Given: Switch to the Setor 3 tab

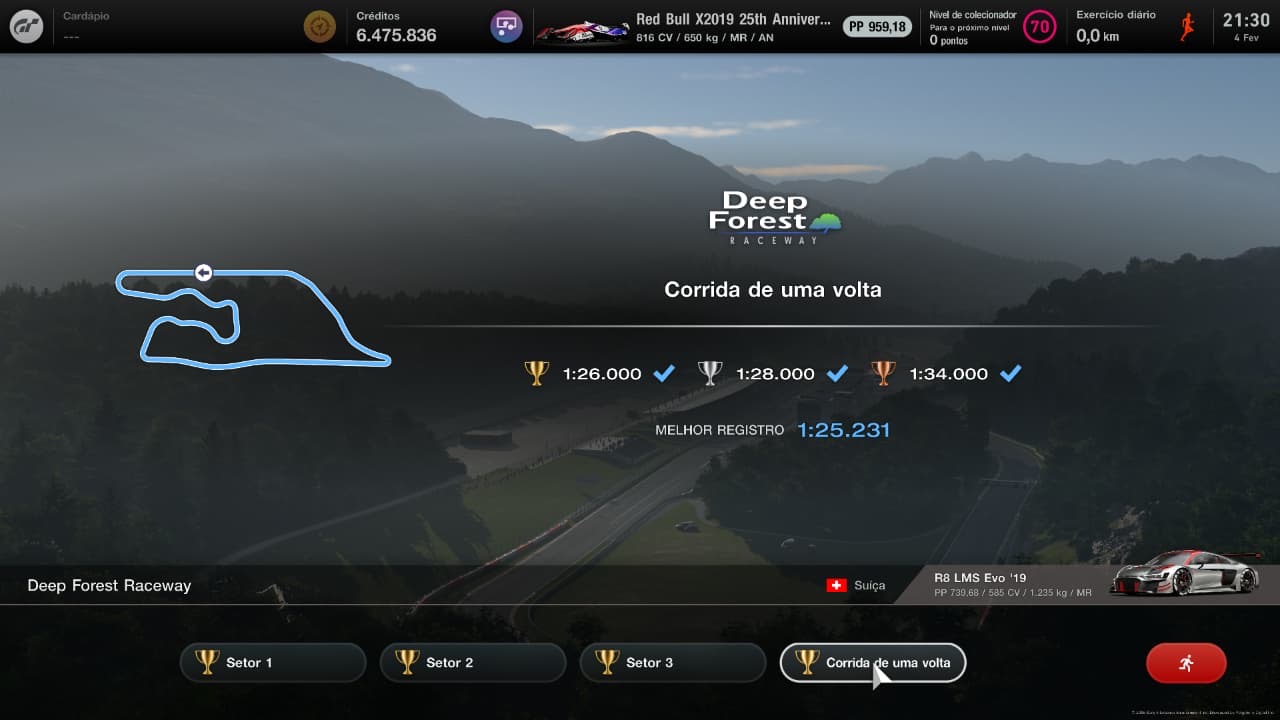Looking at the screenshot, I should click(x=672, y=661).
